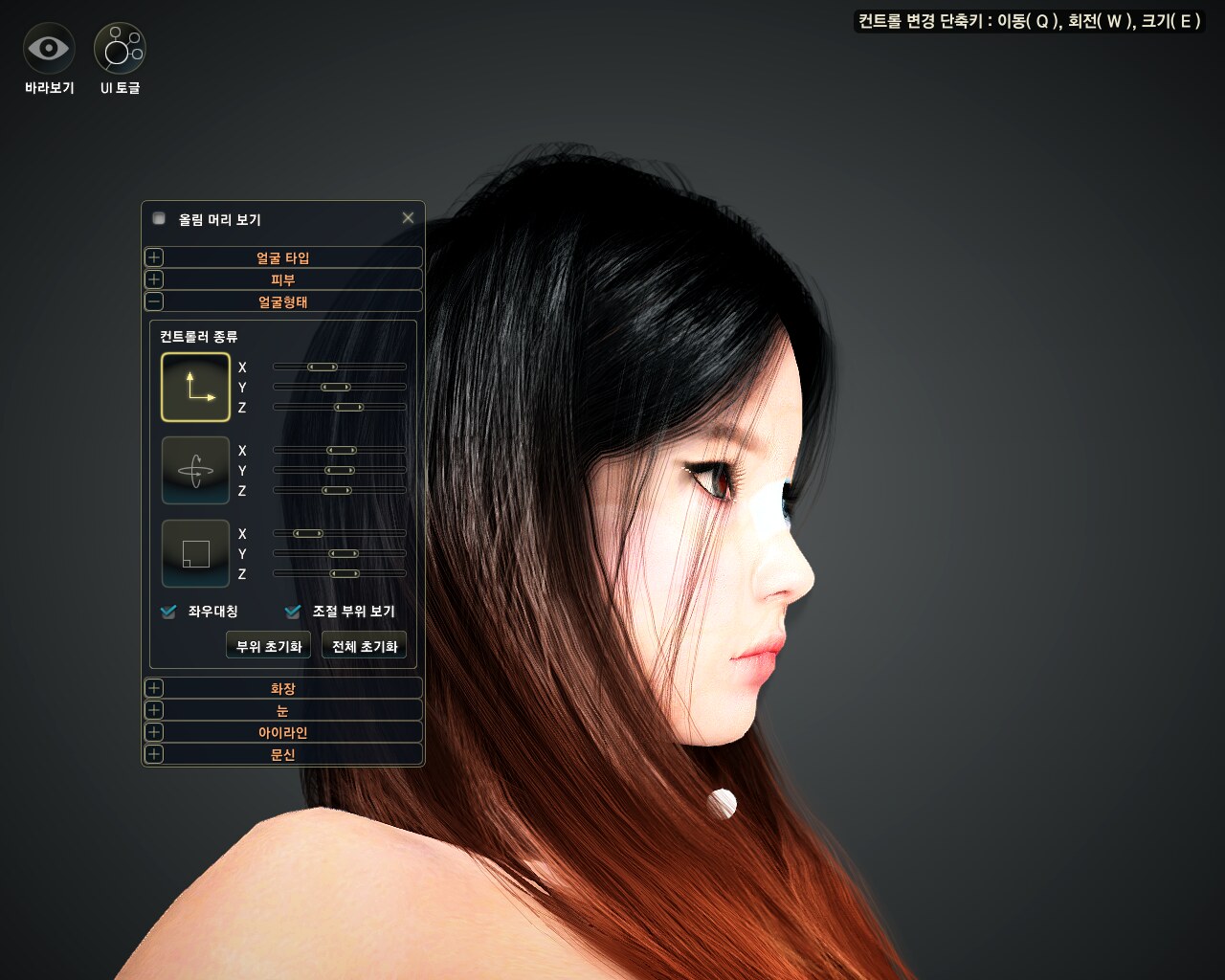1225x980 pixels.
Task: Click the 바라보기 eye icon
Action: pos(48,48)
